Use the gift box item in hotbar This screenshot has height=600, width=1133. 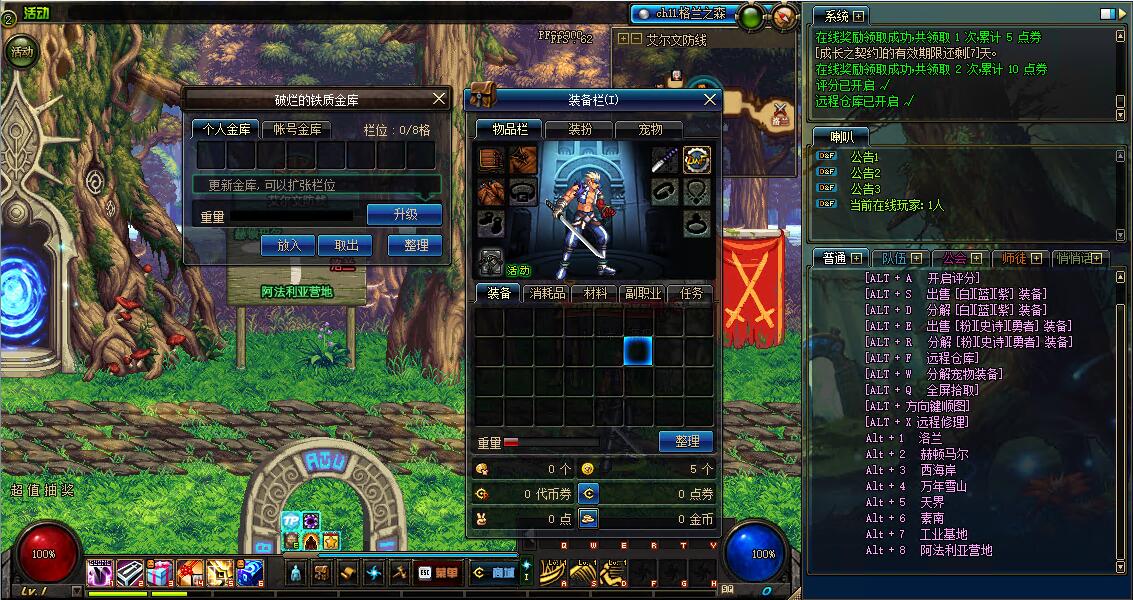[160, 573]
